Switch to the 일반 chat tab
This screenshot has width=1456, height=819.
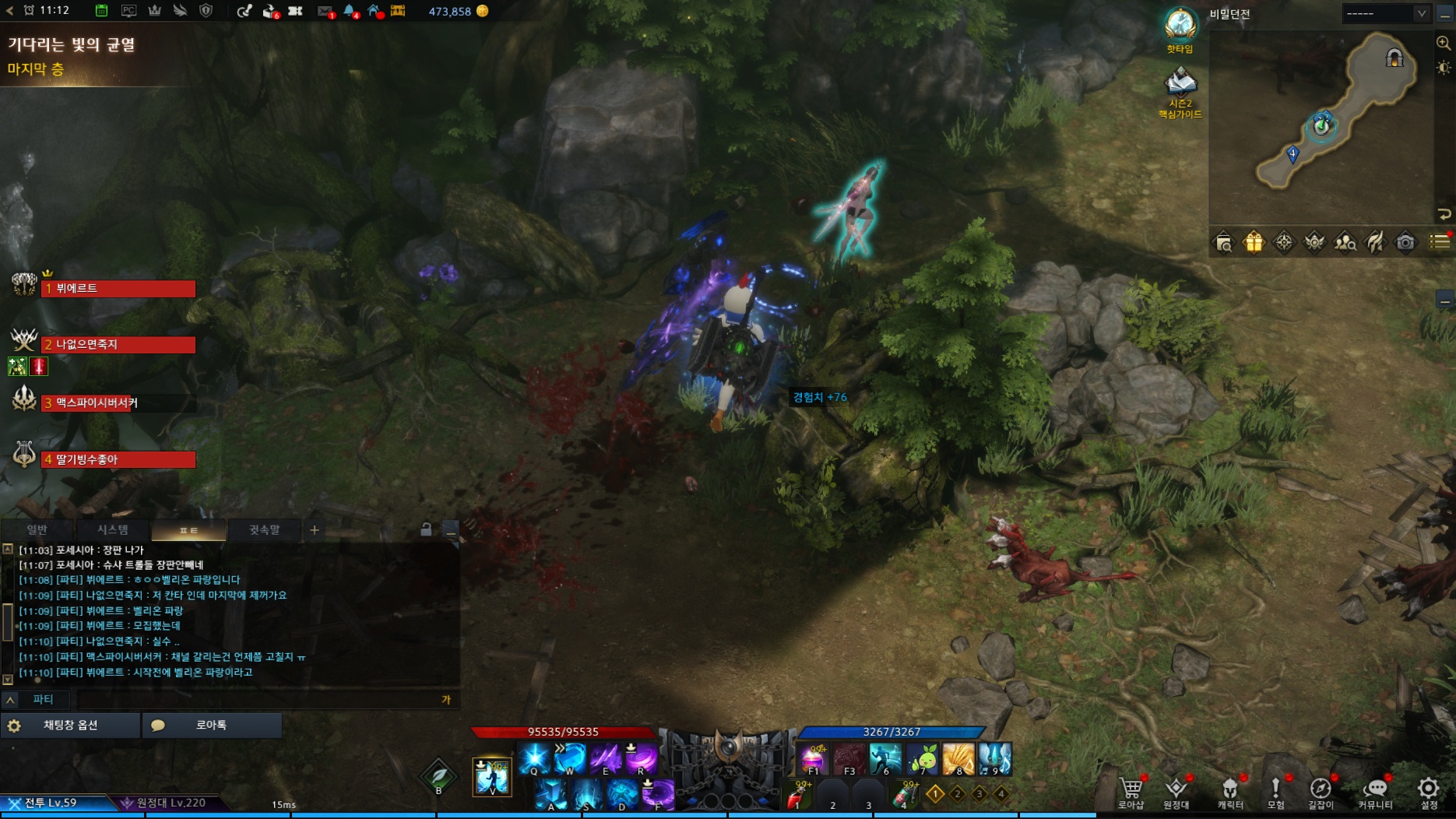[37, 530]
